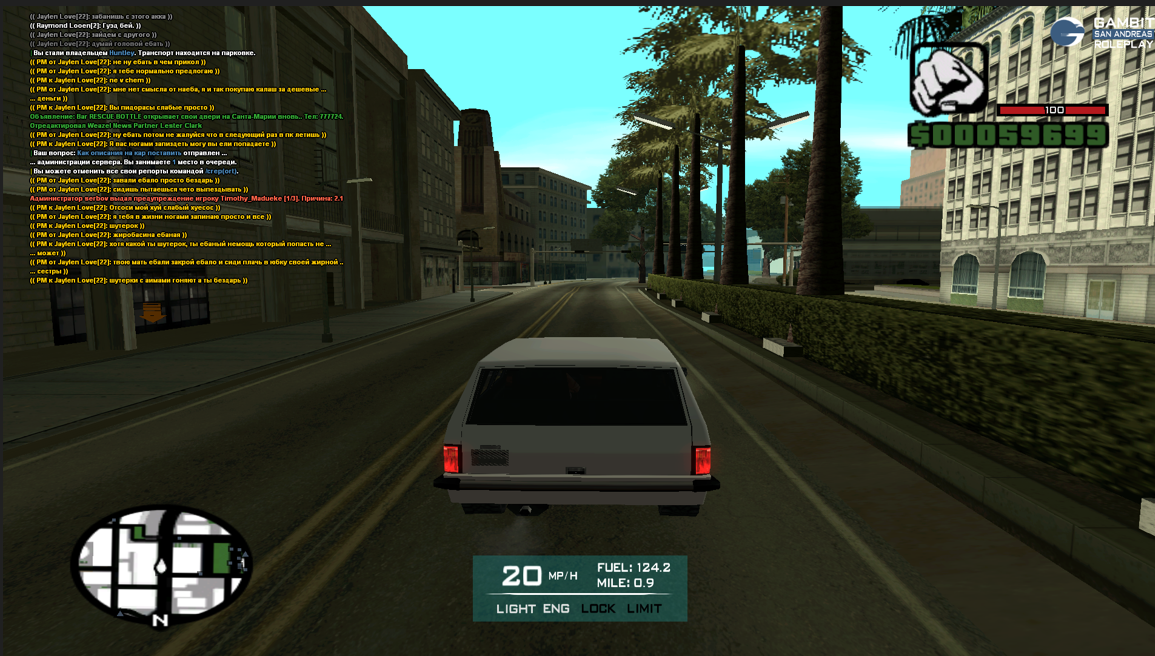Toggle the LIMIT speed limiter indicator
The height and width of the screenshot is (656, 1155).
(x=644, y=608)
